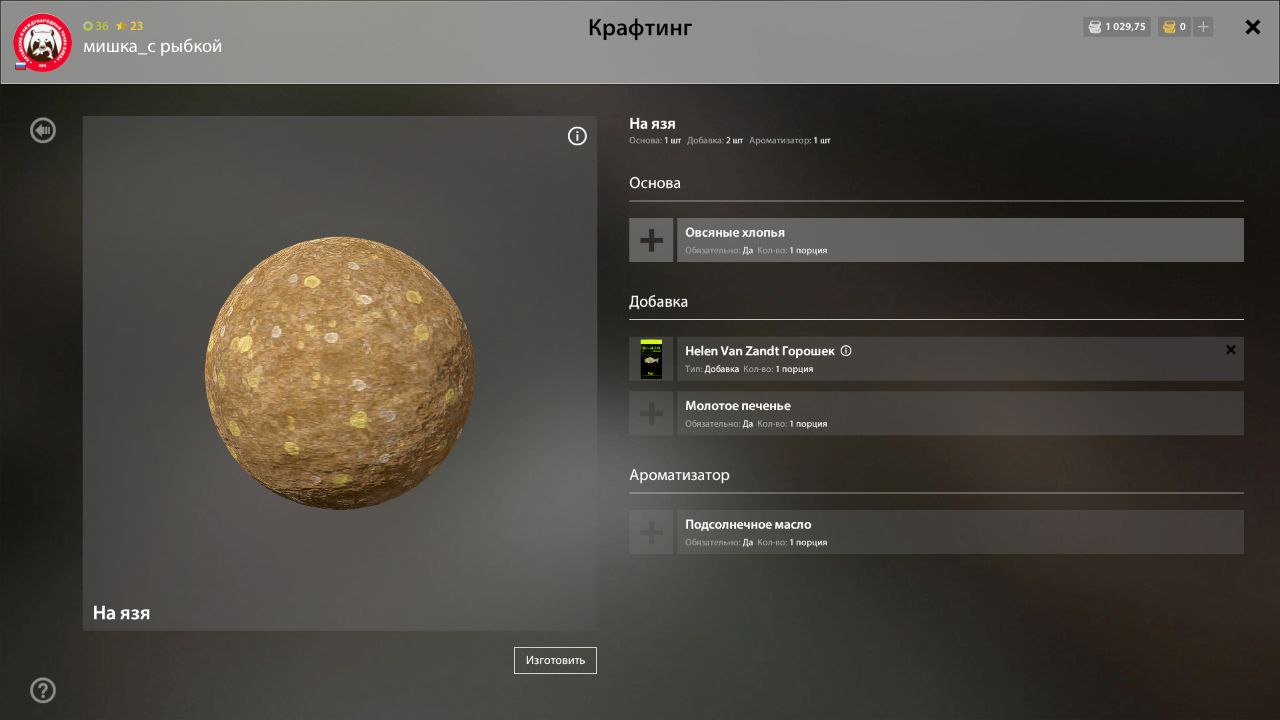Click the Russian flag under the player name

(x=19, y=64)
